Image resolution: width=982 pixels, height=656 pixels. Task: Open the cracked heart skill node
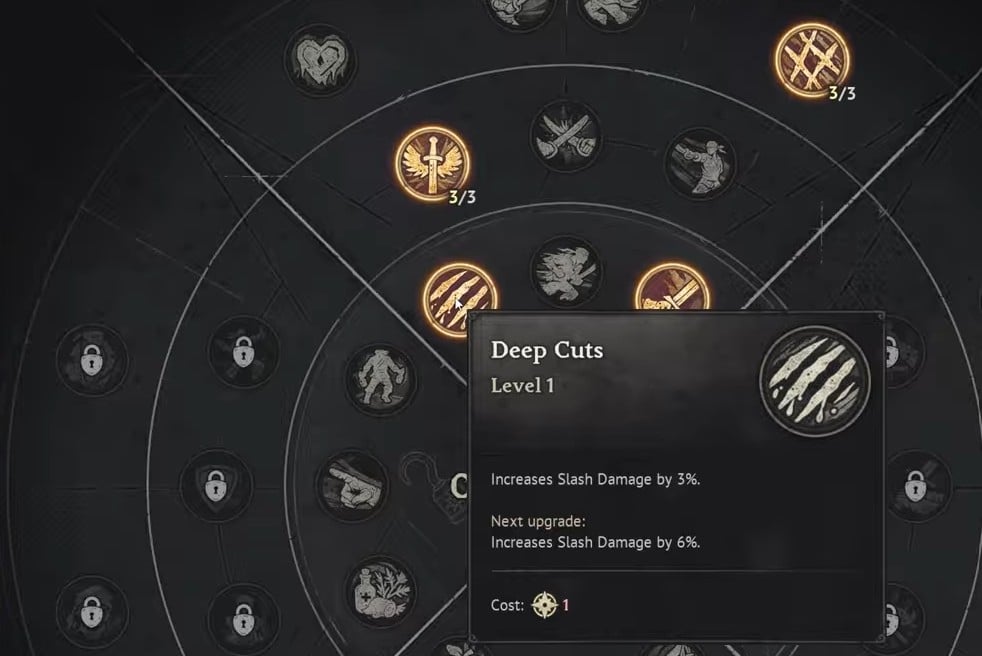click(321, 59)
